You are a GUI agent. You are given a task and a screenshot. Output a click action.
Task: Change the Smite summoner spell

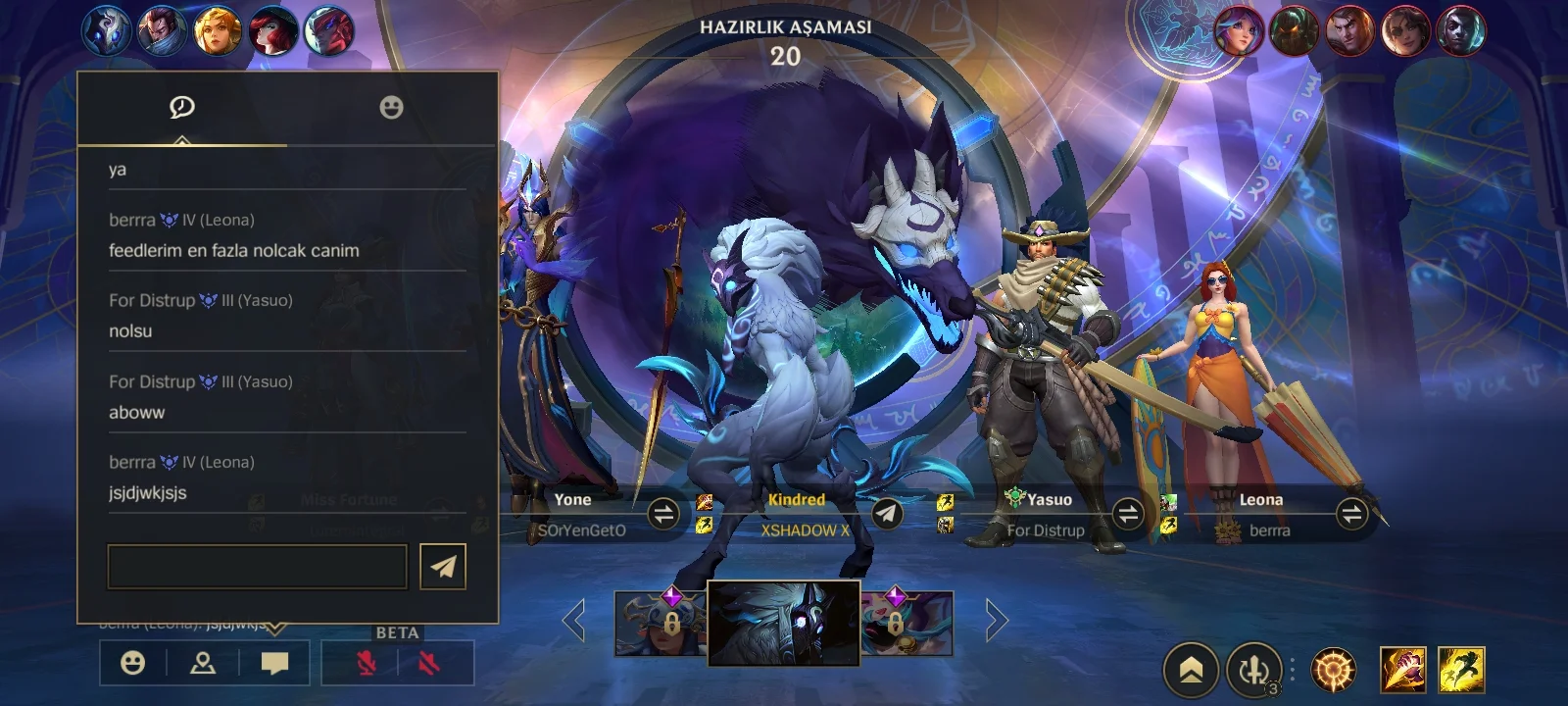[x=1403, y=671]
